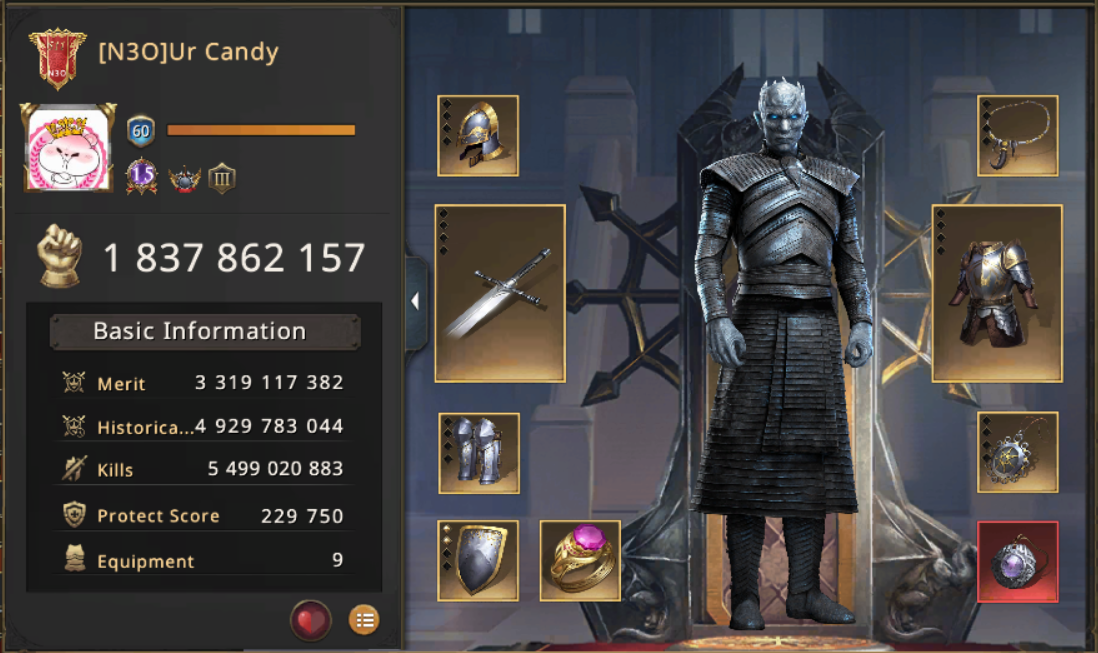This screenshot has height=653, width=1098.
Task: Choose the purple orb trinket slot
Action: click(x=1018, y=562)
